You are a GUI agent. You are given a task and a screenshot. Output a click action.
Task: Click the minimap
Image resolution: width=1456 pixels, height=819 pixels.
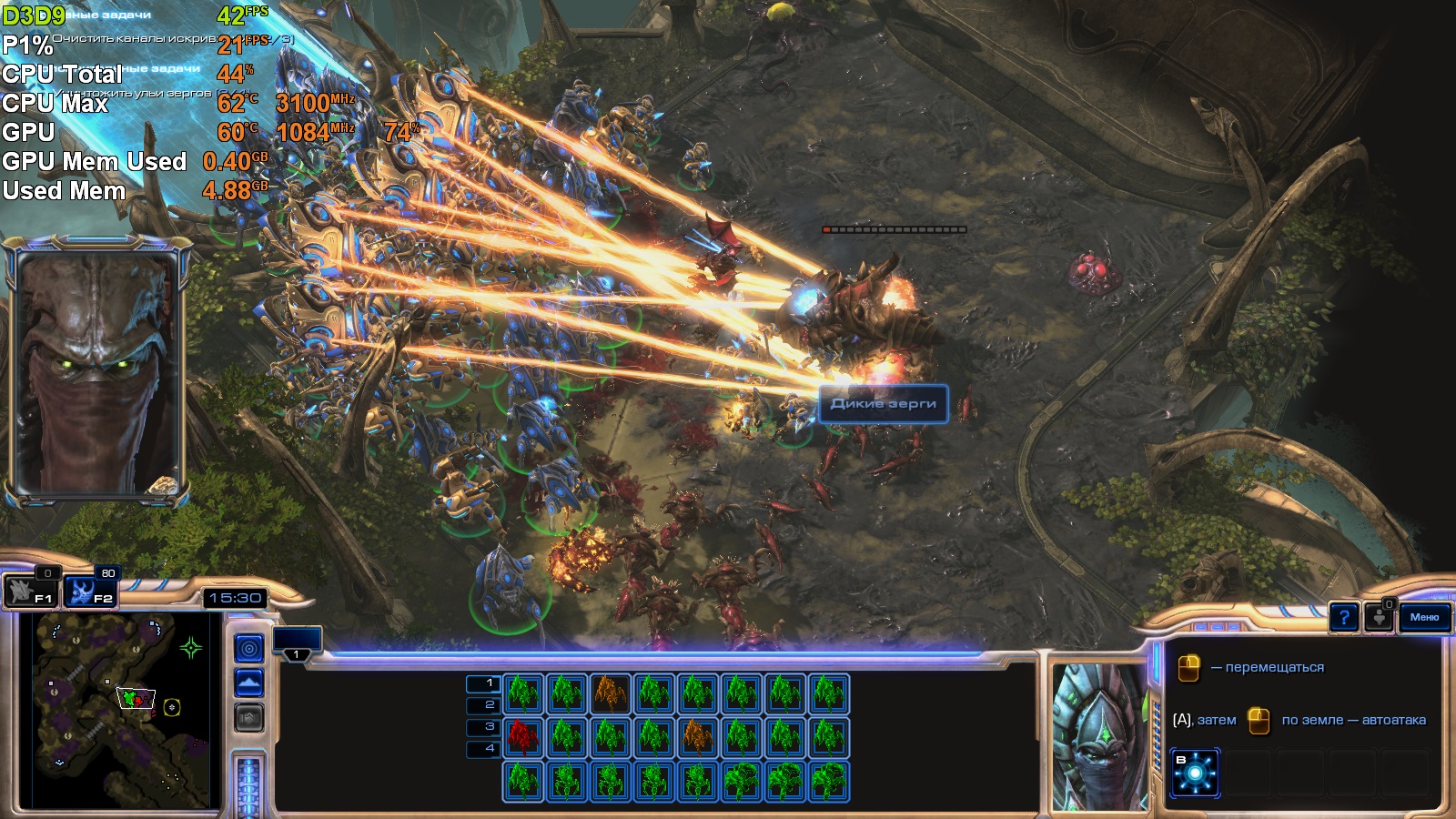pos(118,710)
